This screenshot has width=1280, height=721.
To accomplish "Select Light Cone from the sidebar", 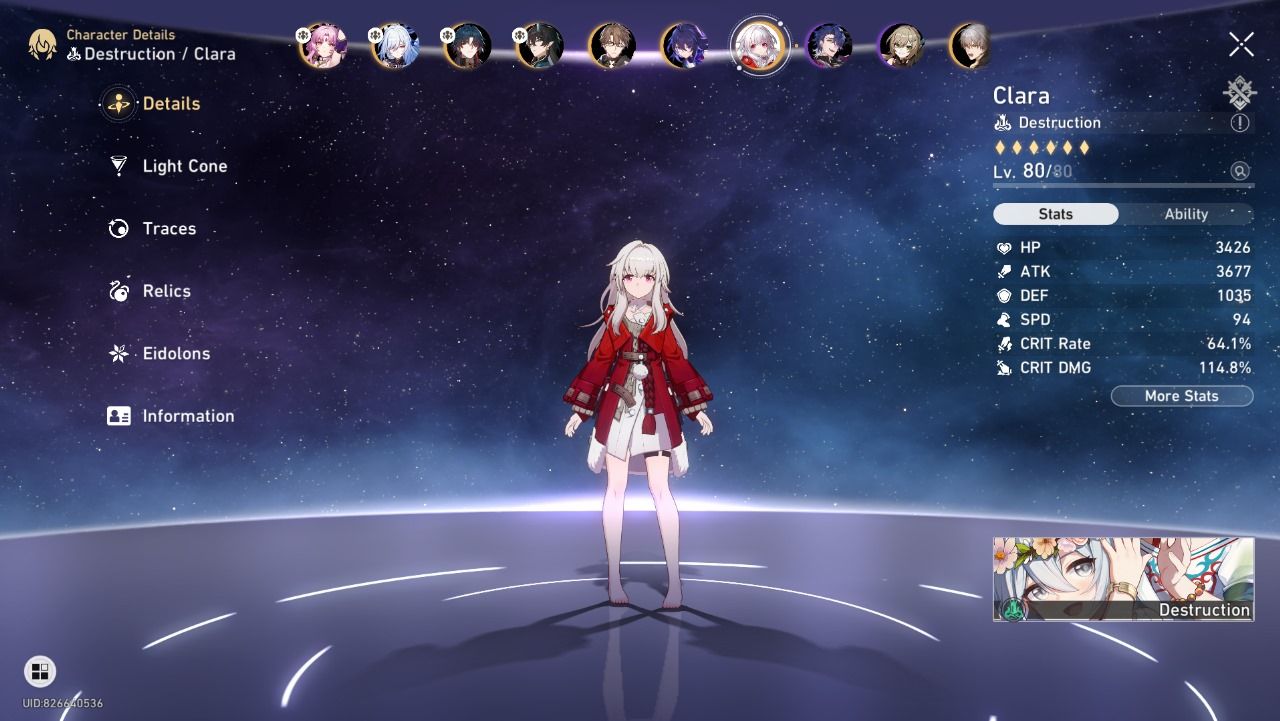I will tap(183, 166).
